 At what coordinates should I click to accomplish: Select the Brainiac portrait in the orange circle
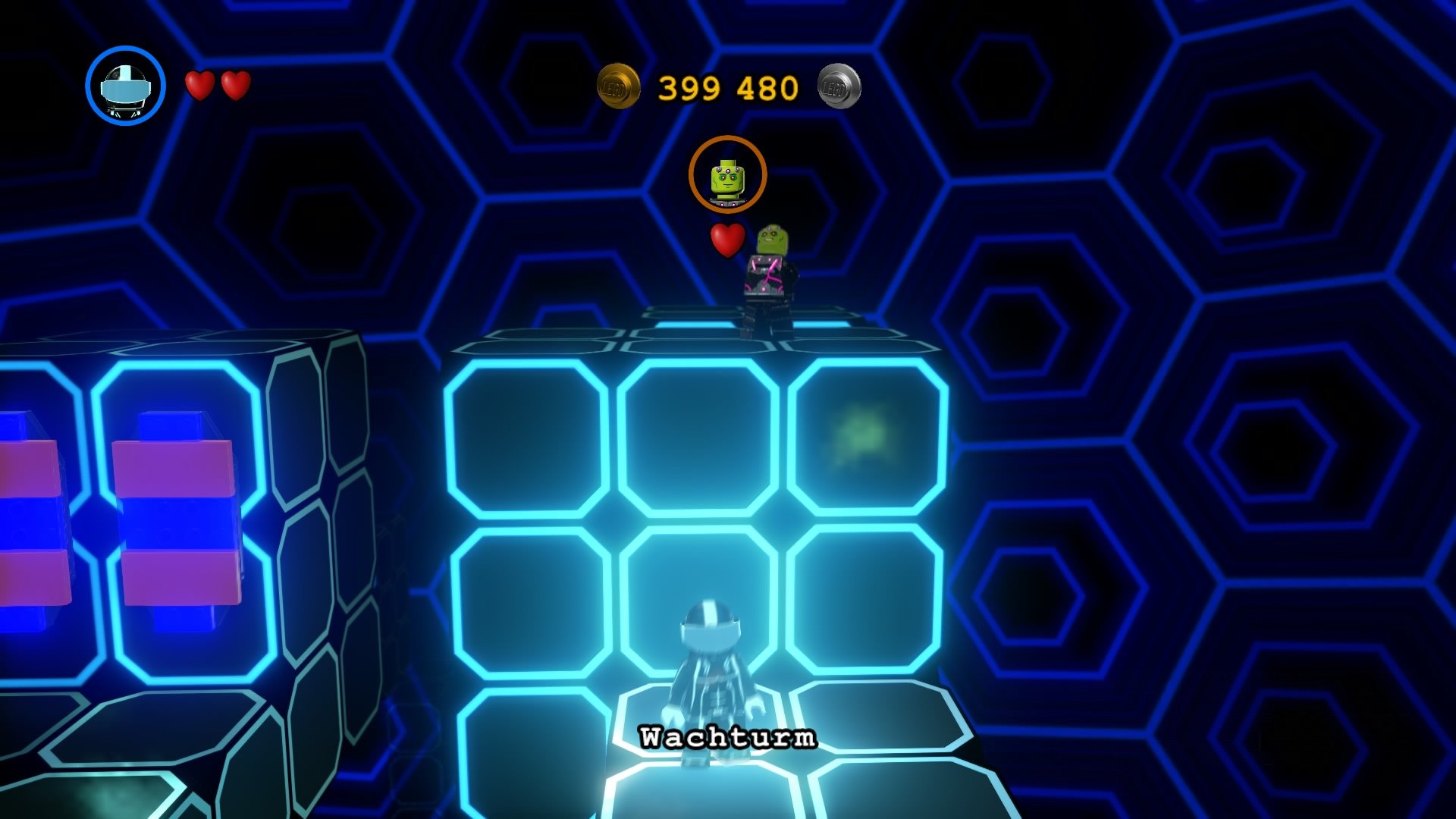pos(729,175)
